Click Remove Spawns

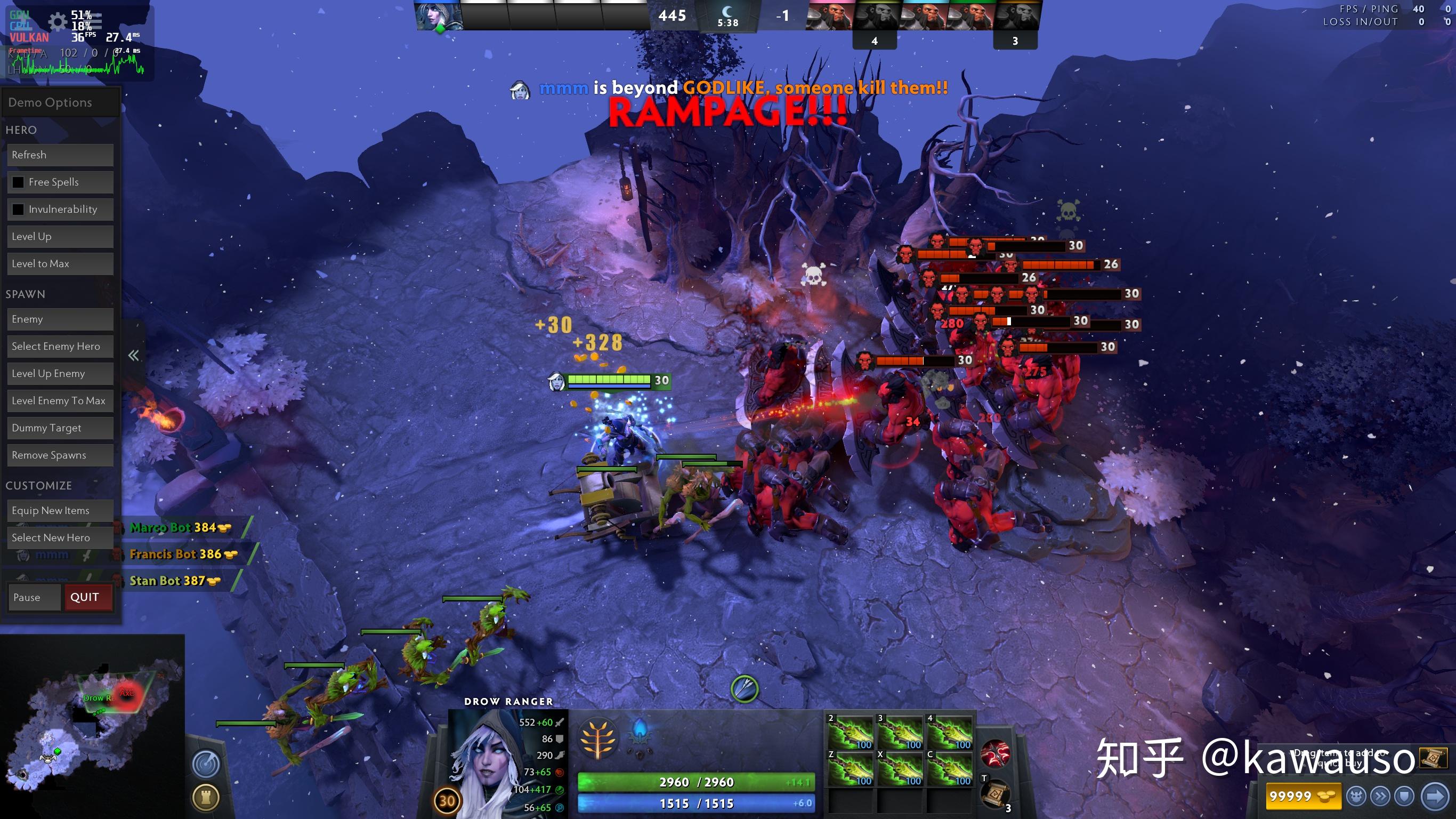coord(60,455)
